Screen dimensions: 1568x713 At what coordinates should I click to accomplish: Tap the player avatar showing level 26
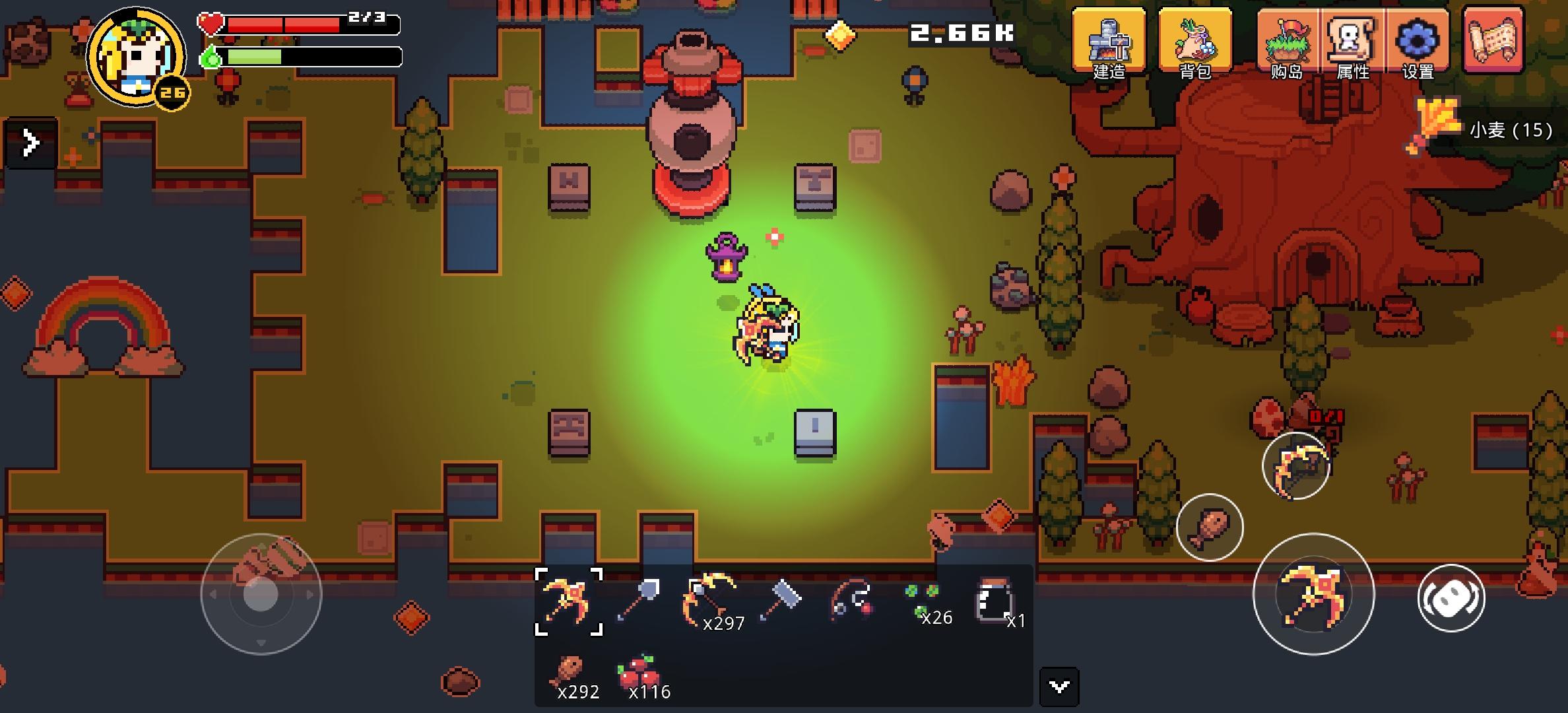[135, 56]
